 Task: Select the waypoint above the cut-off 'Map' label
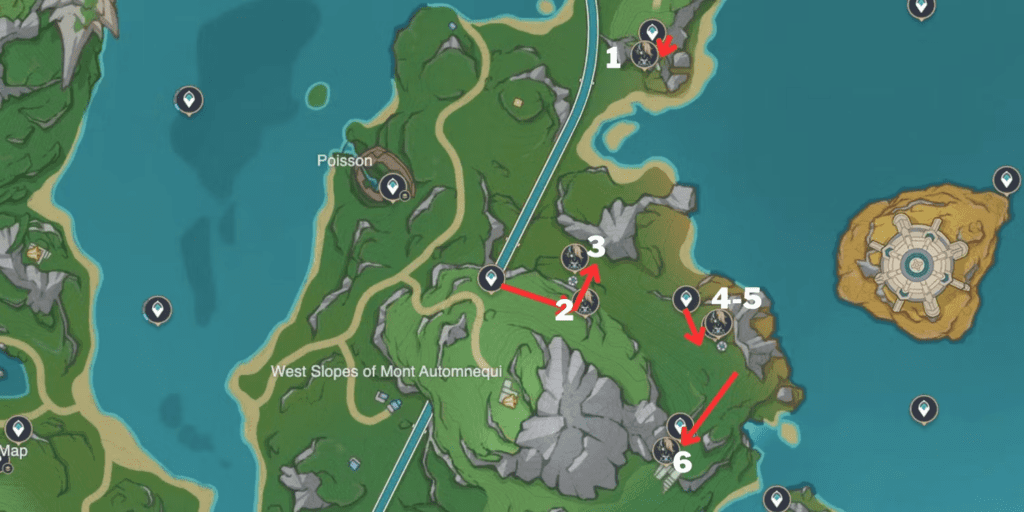[17, 430]
